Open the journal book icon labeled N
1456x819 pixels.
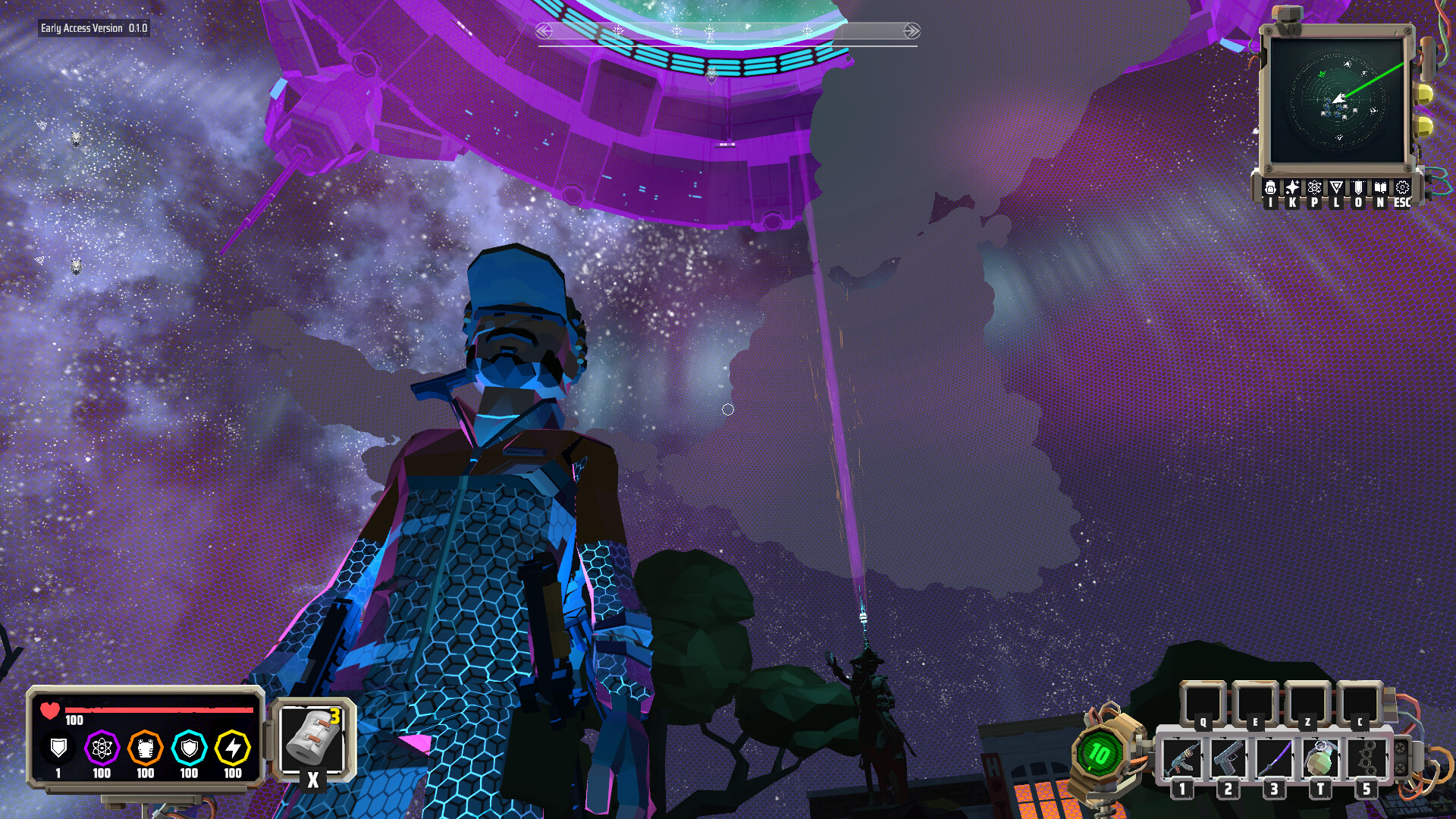coord(1381,188)
